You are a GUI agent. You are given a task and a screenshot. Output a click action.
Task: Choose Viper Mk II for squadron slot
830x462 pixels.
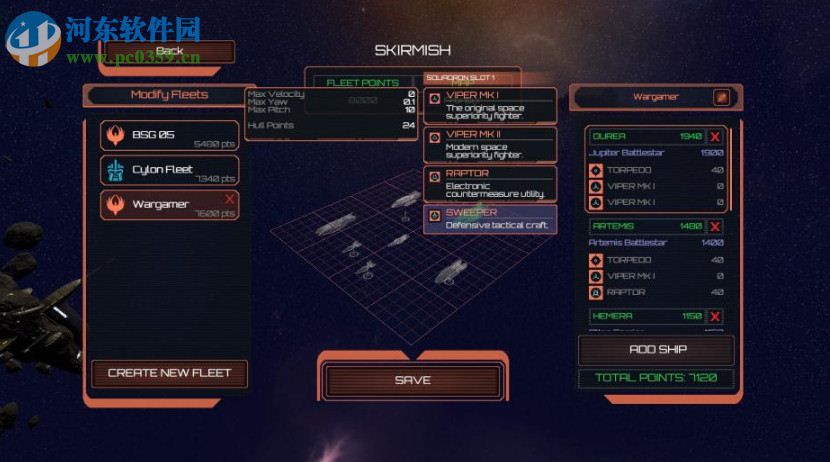(x=490, y=143)
